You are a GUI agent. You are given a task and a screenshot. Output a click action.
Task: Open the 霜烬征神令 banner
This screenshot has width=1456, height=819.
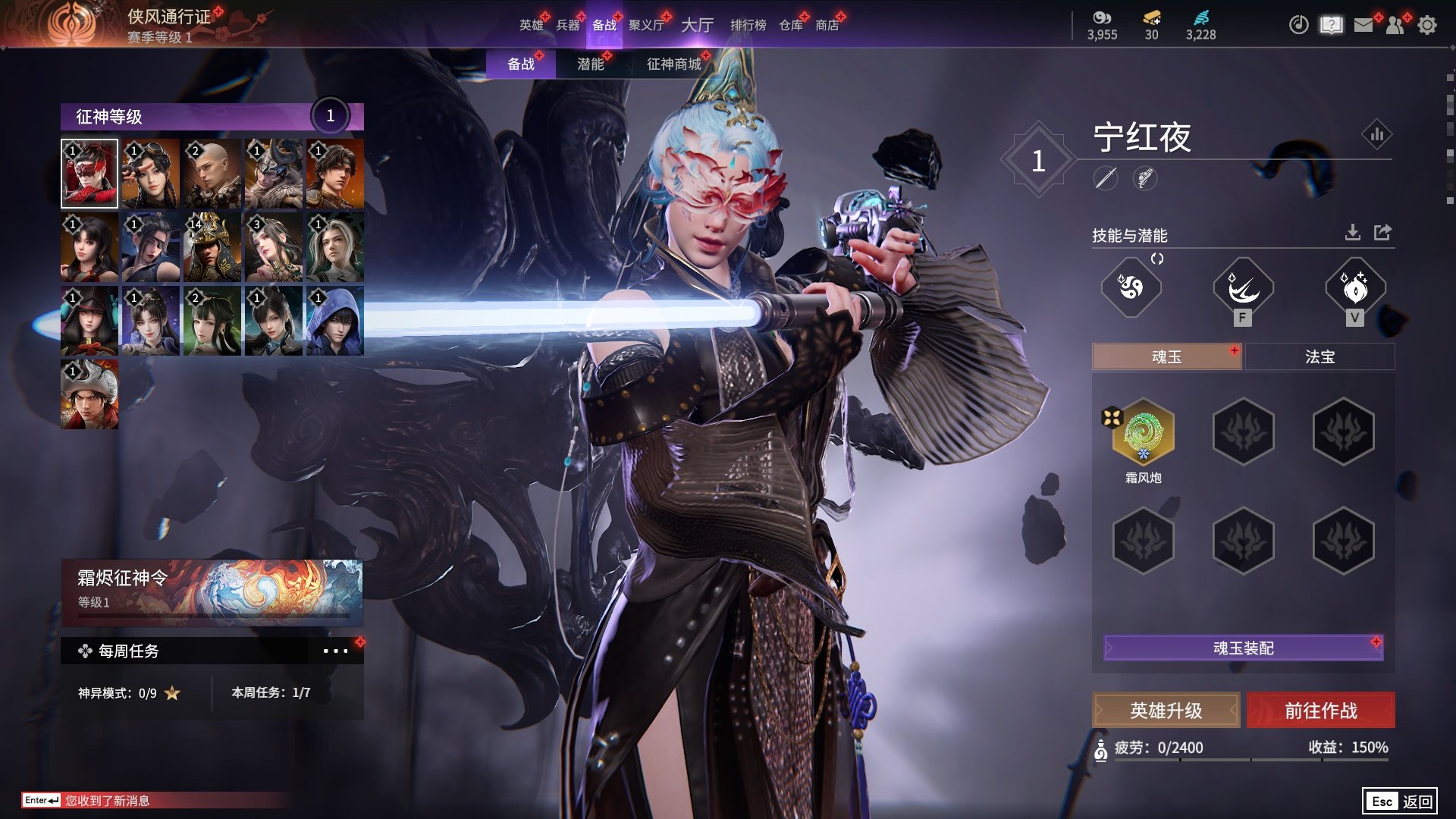point(212,591)
